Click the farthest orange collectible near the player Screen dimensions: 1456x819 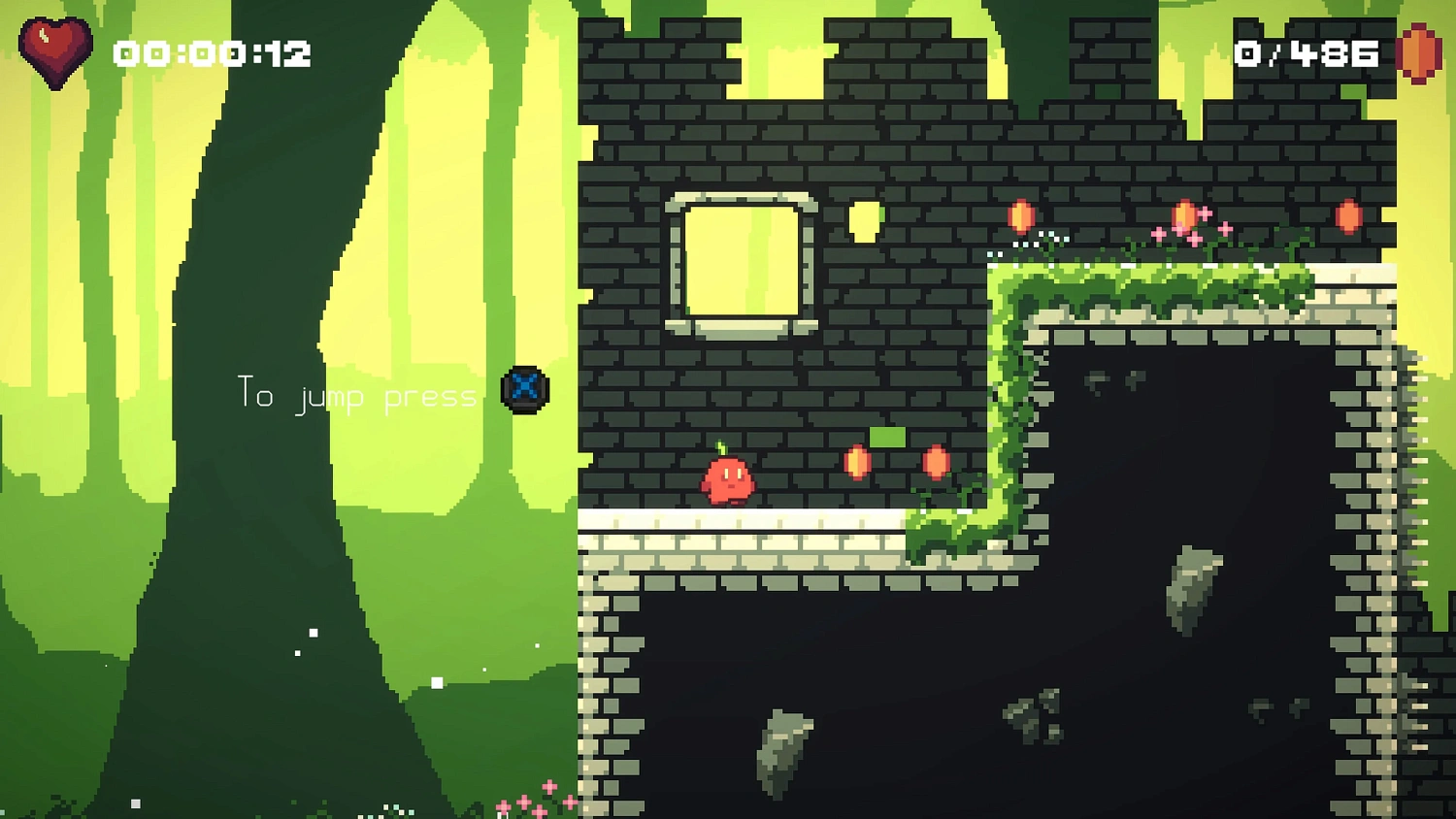(x=935, y=463)
